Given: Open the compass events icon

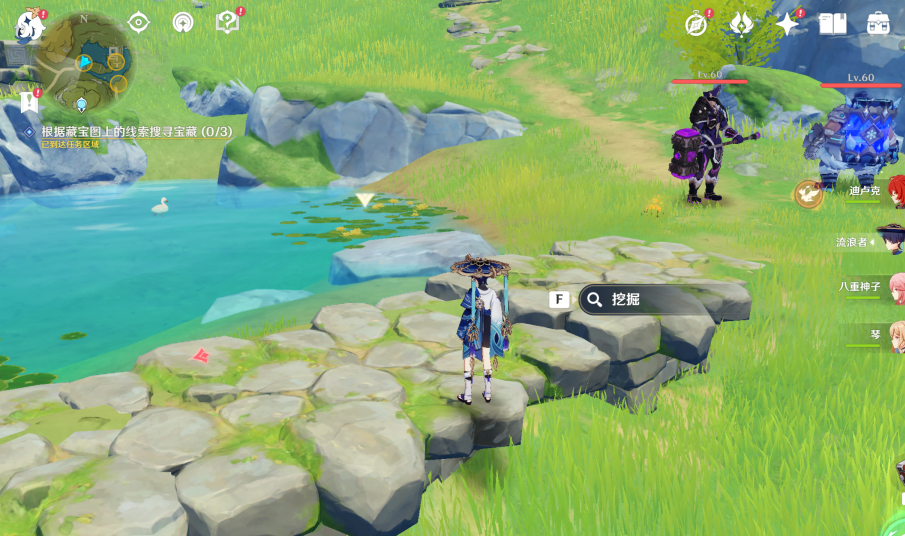Looking at the screenshot, I should (696, 24).
